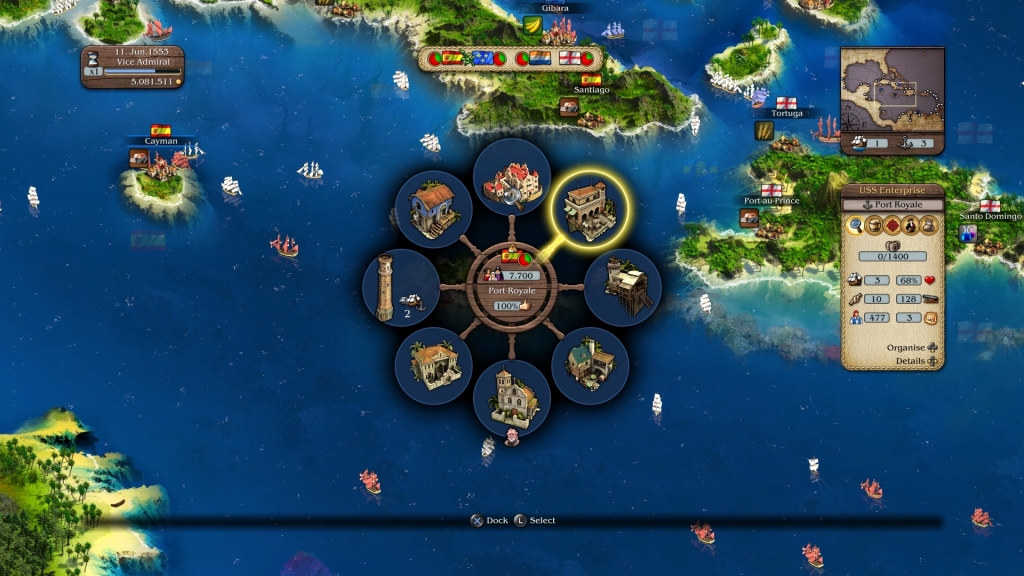This screenshot has height=576, width=1024.
Task: Select the magnifying glass convoy tab
Action: 856,226
